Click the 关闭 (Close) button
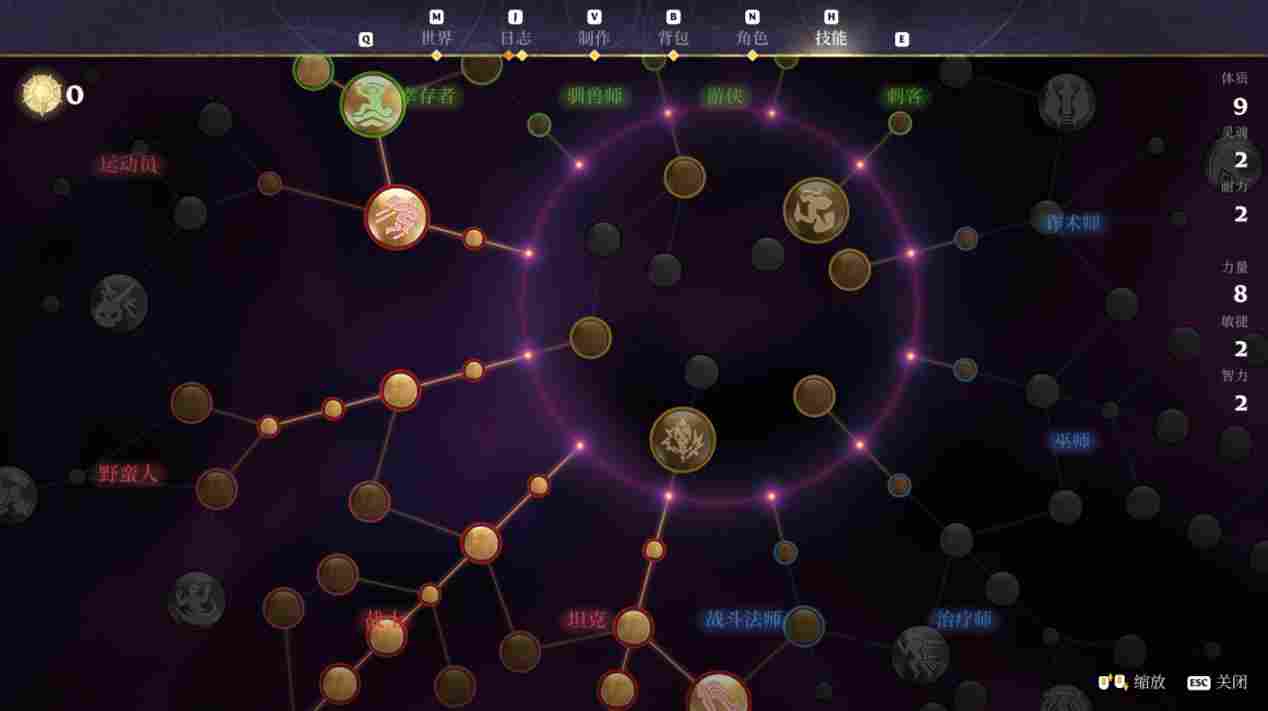Screen dimensions: 1268x711 (1218, 682)
